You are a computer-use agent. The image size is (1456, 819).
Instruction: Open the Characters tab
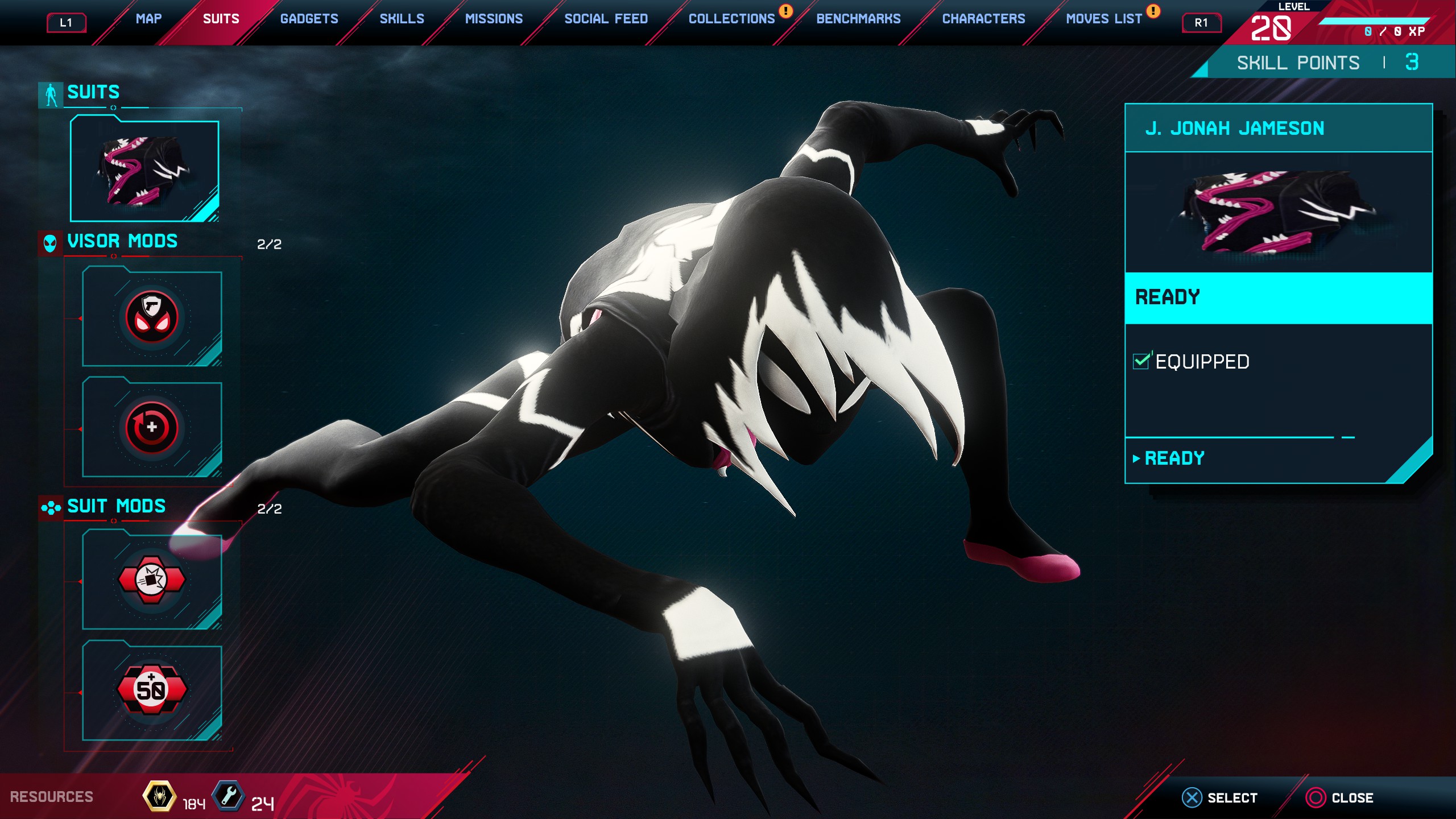(983, 19)
